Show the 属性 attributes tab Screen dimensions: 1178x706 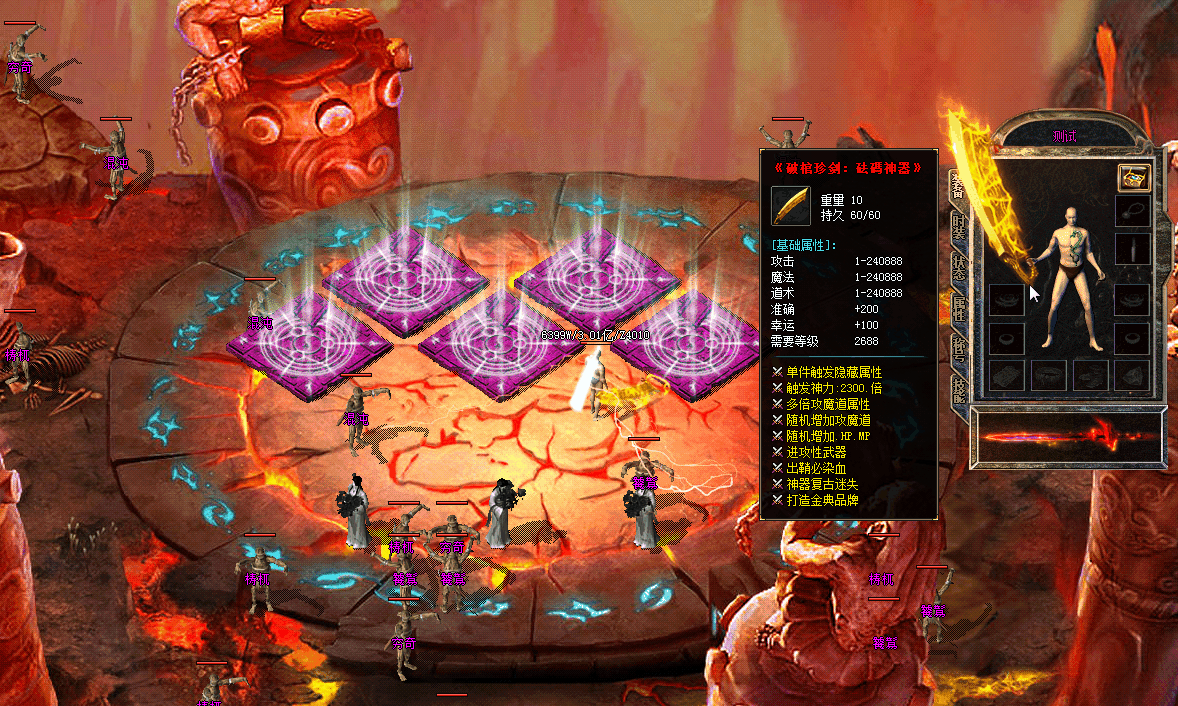coord(958,309)
